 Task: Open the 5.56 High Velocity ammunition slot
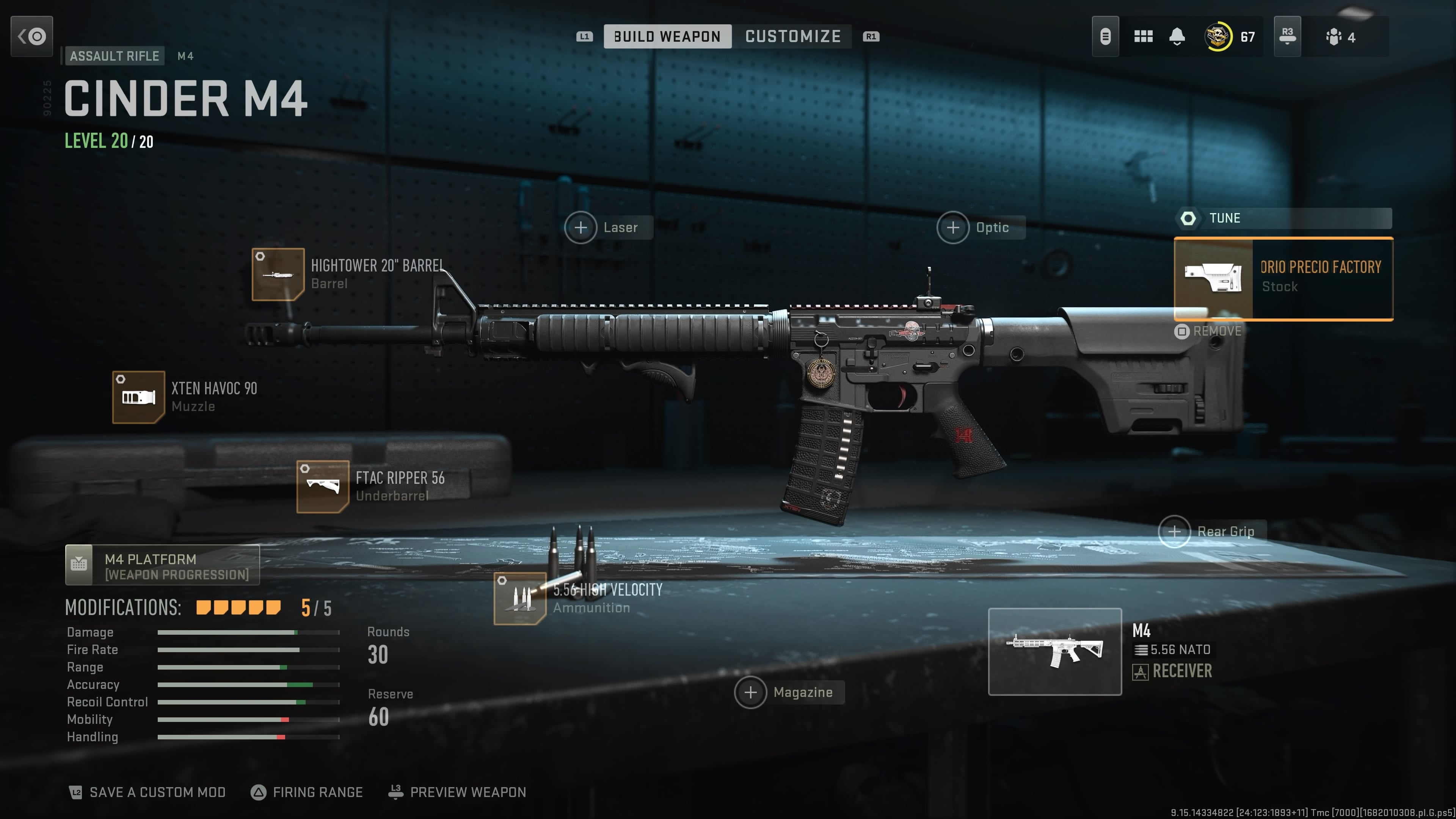(x=520, y=599)
